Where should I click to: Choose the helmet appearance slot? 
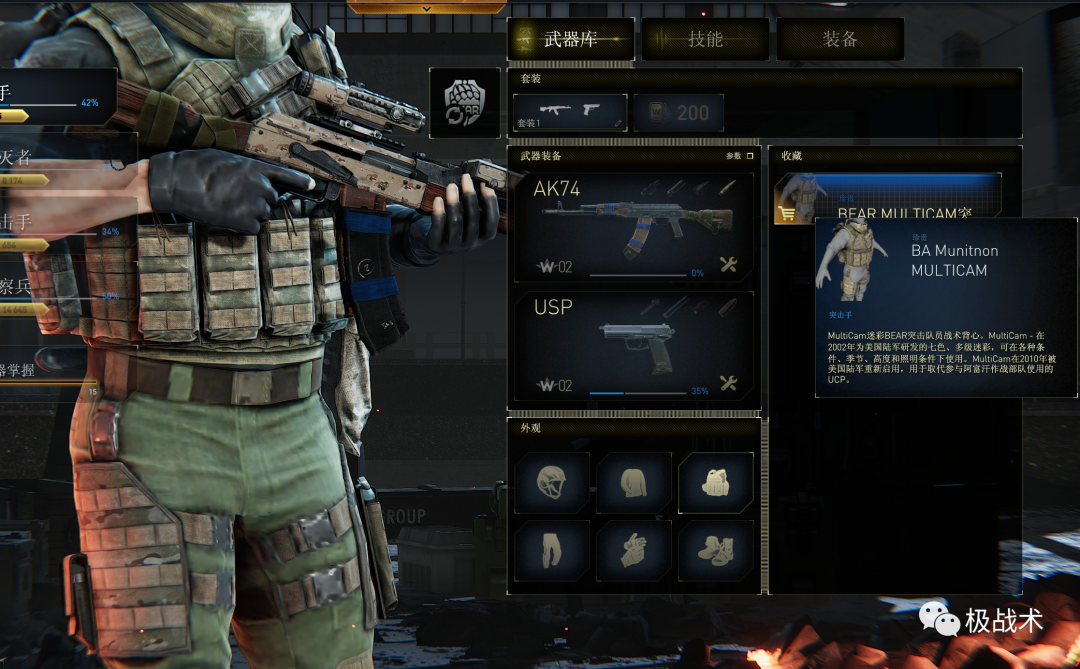552,482
